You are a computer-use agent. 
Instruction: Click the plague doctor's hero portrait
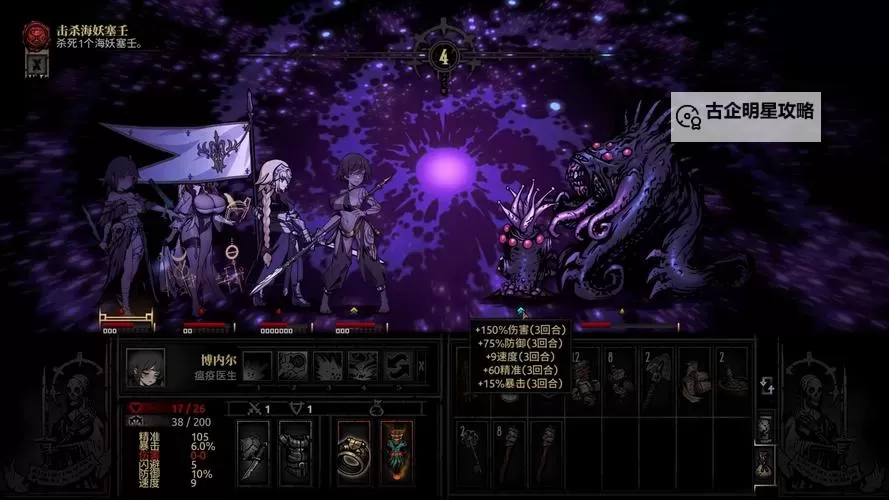145,367
